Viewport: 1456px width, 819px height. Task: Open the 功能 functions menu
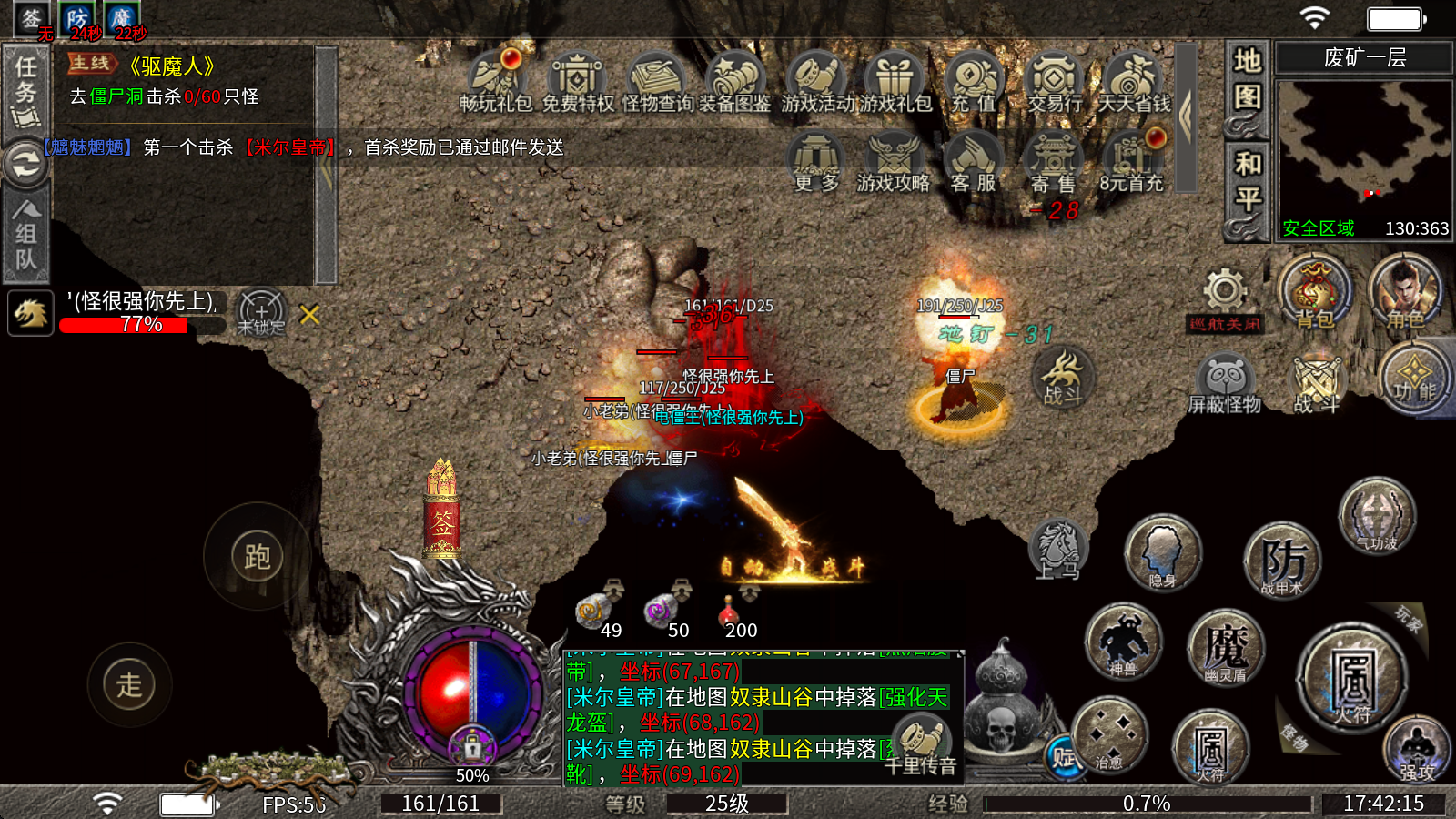(1414, 378)
